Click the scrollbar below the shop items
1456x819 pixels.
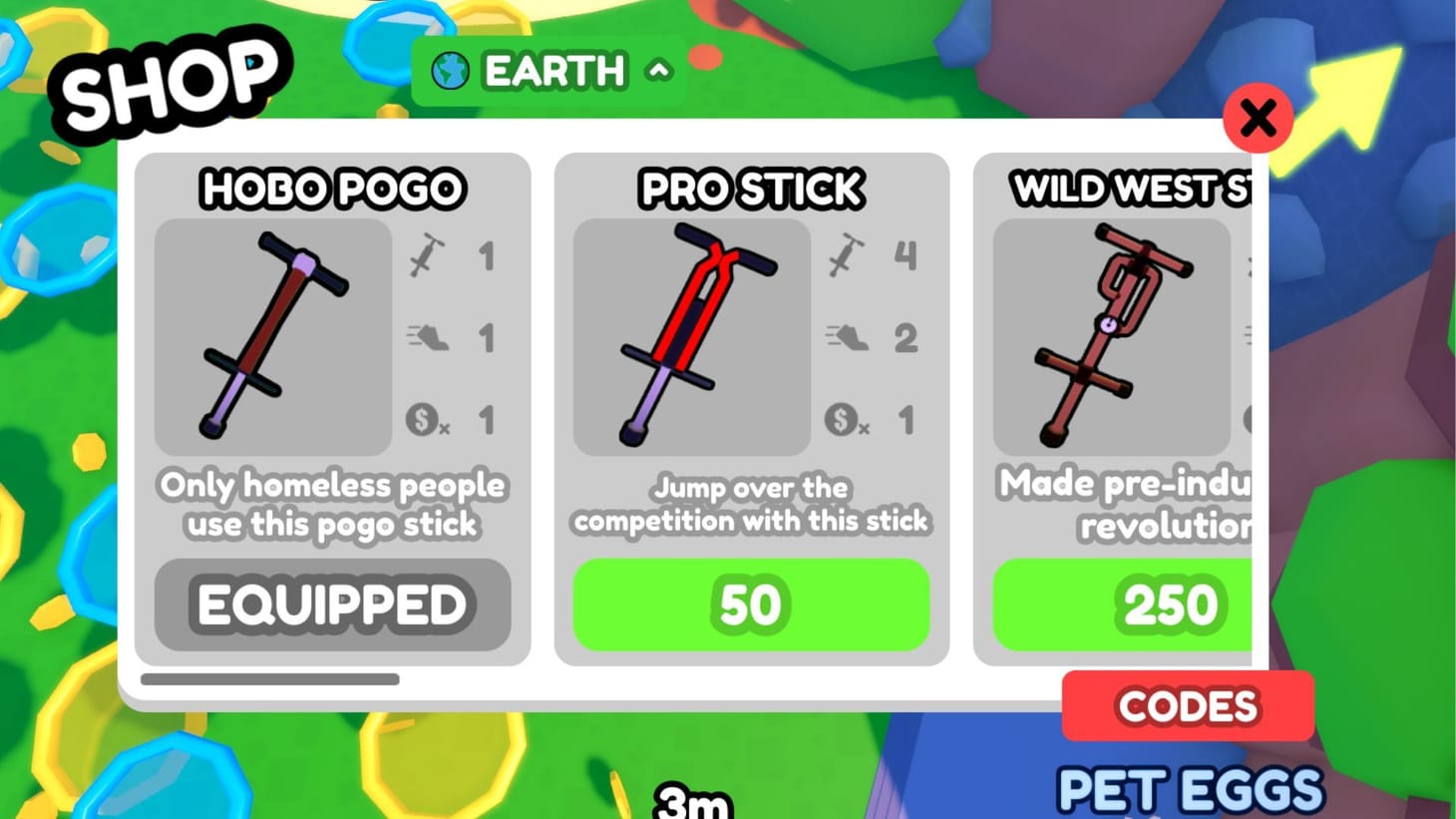point(269,679)
